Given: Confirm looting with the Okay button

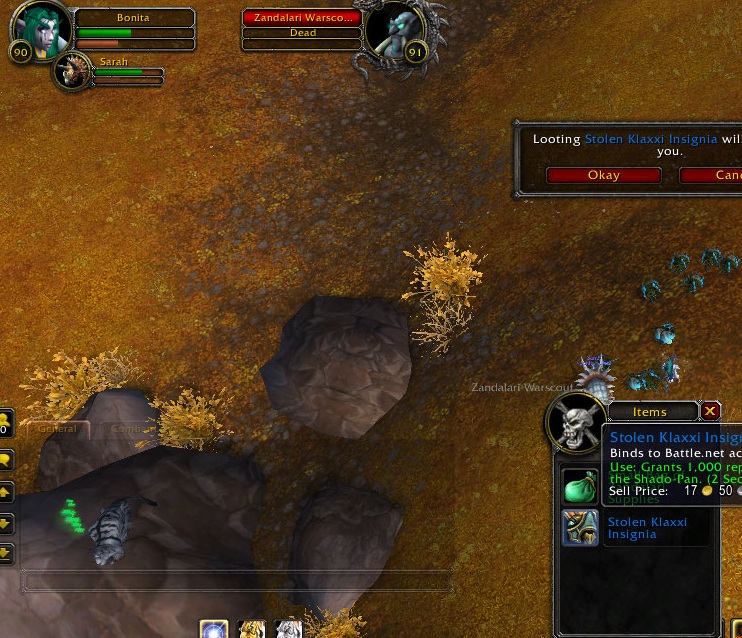Looking at the screenshot, I should coord(603,175).
